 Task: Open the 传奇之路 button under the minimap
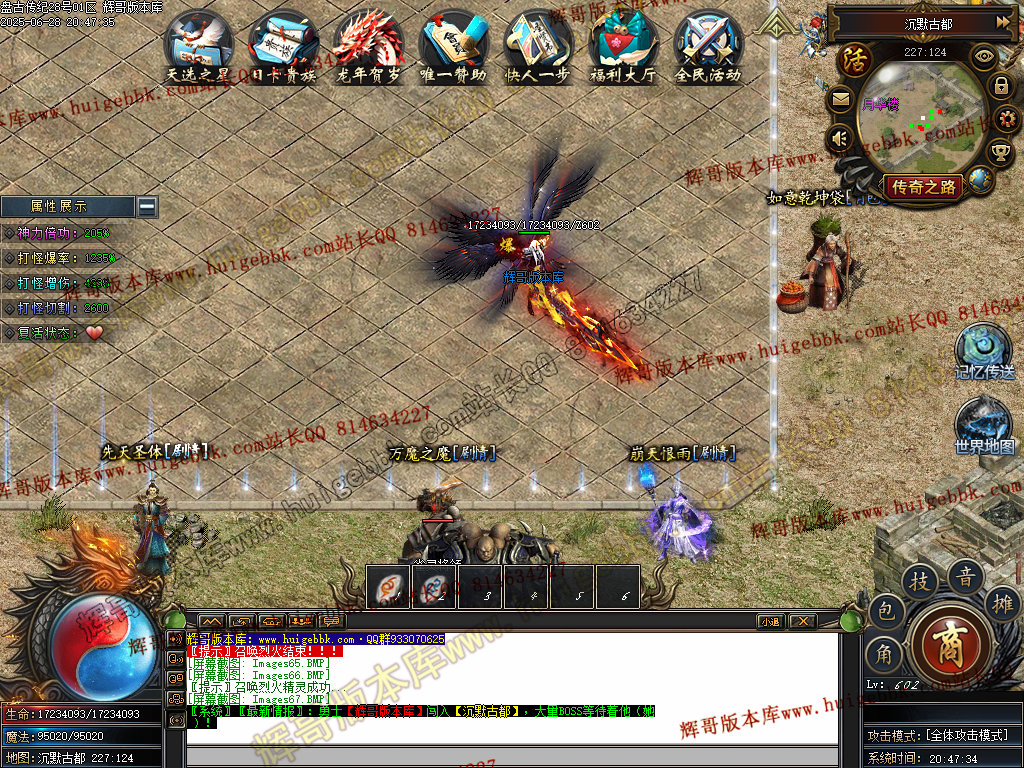[x=922, y=186]
